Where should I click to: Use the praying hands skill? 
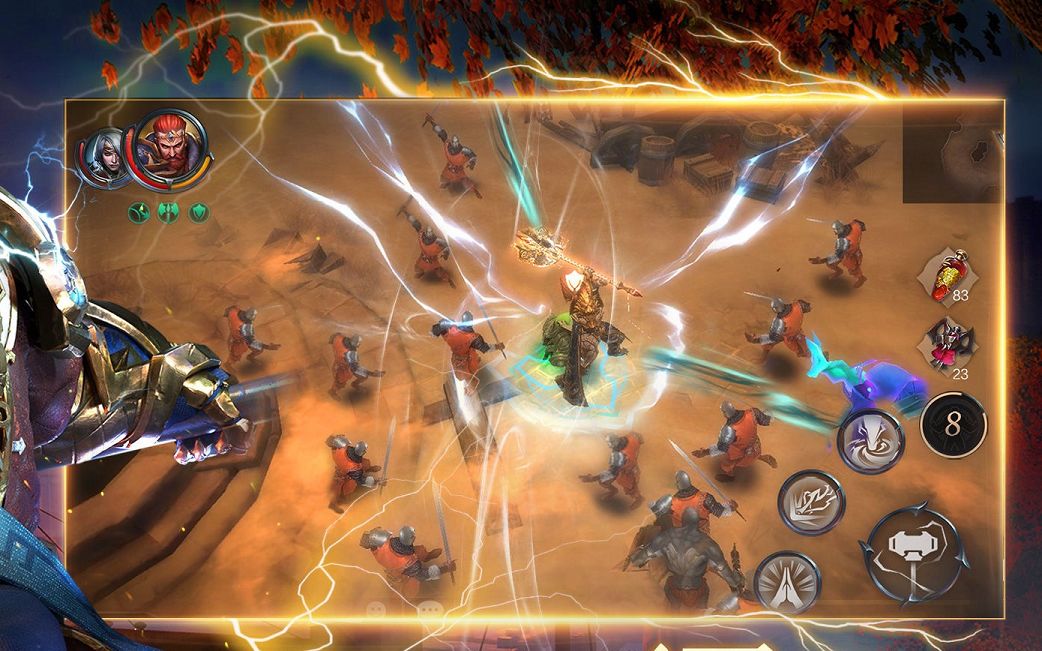[x=787, y=581]
